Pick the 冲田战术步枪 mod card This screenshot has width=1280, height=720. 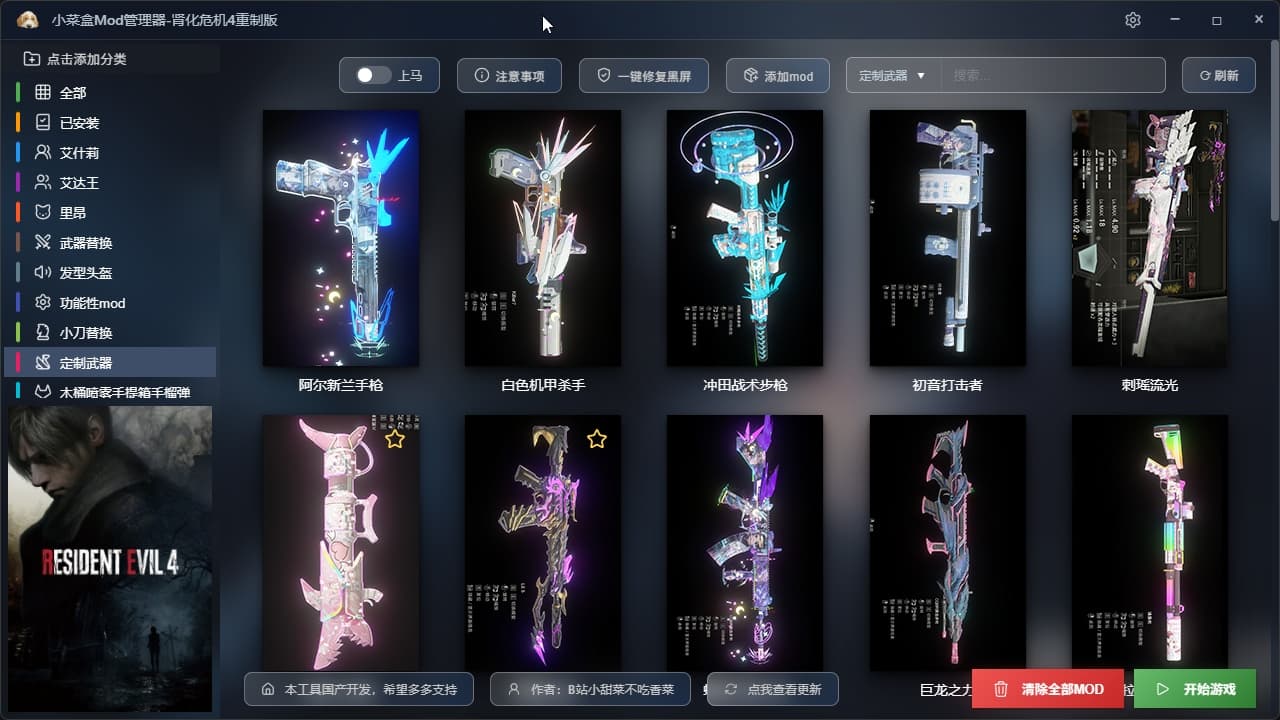pyautogui.click(x=745, y=238)
